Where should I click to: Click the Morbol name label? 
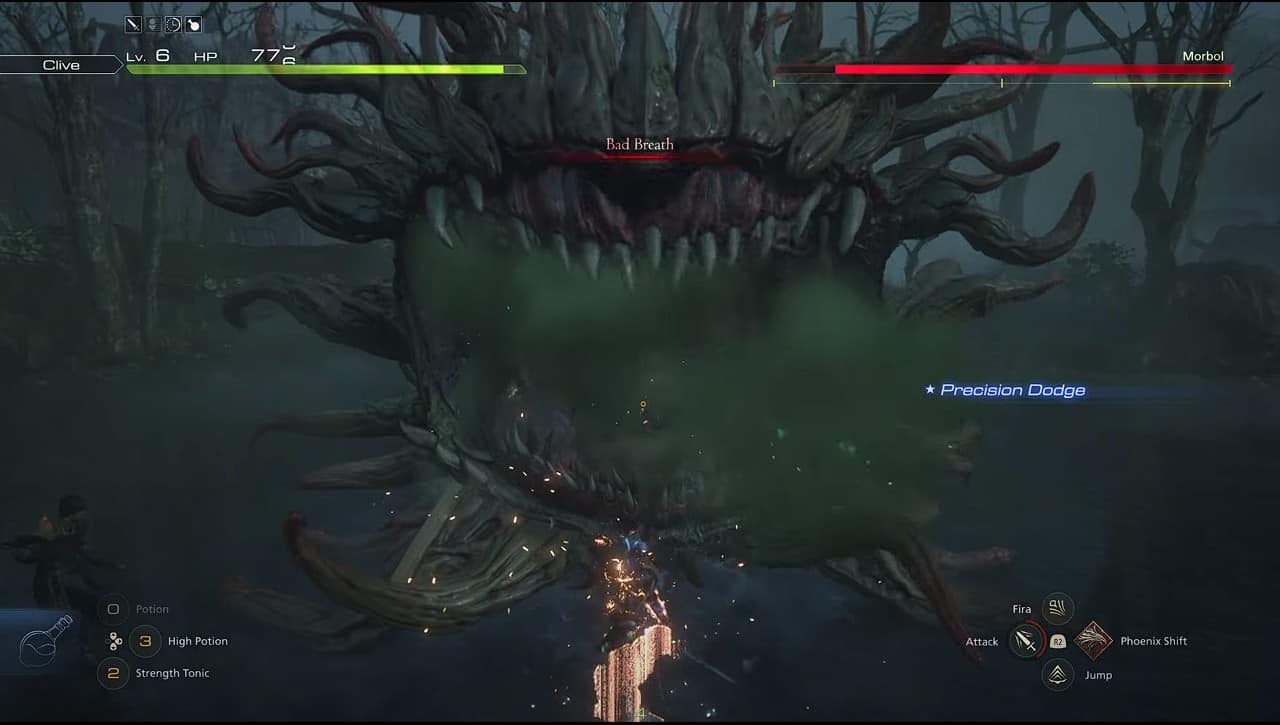point(1203,56)
